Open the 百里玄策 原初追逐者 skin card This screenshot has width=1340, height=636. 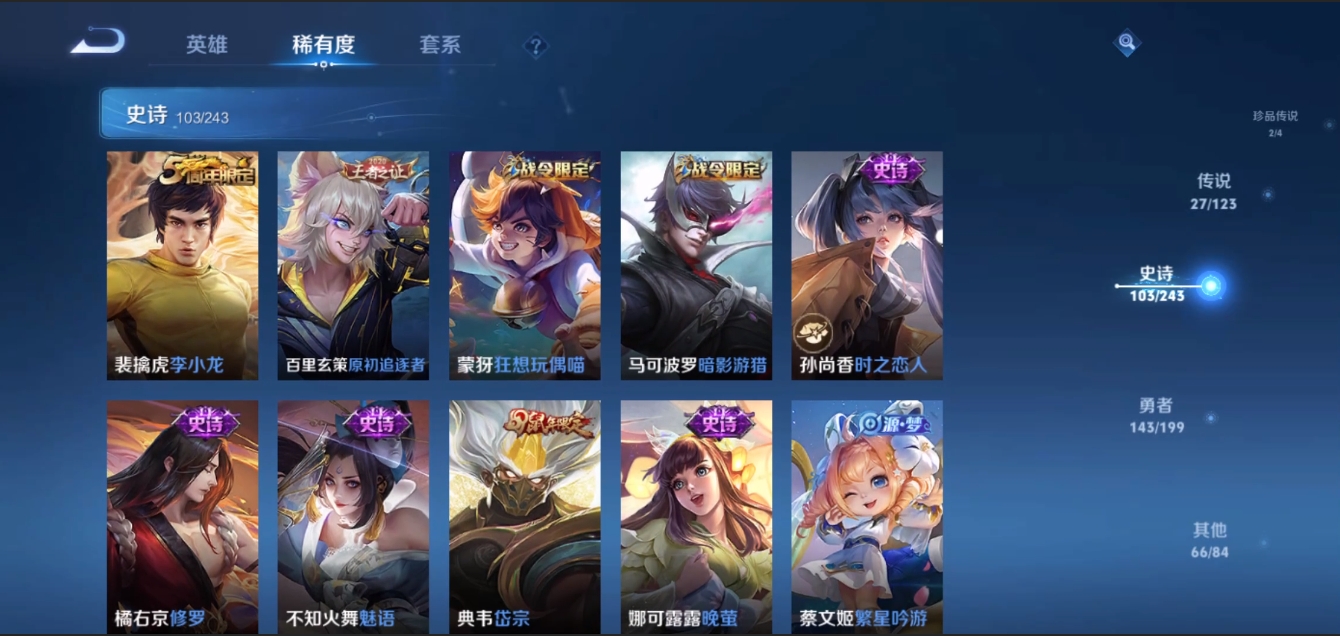[x=353, y=266]
